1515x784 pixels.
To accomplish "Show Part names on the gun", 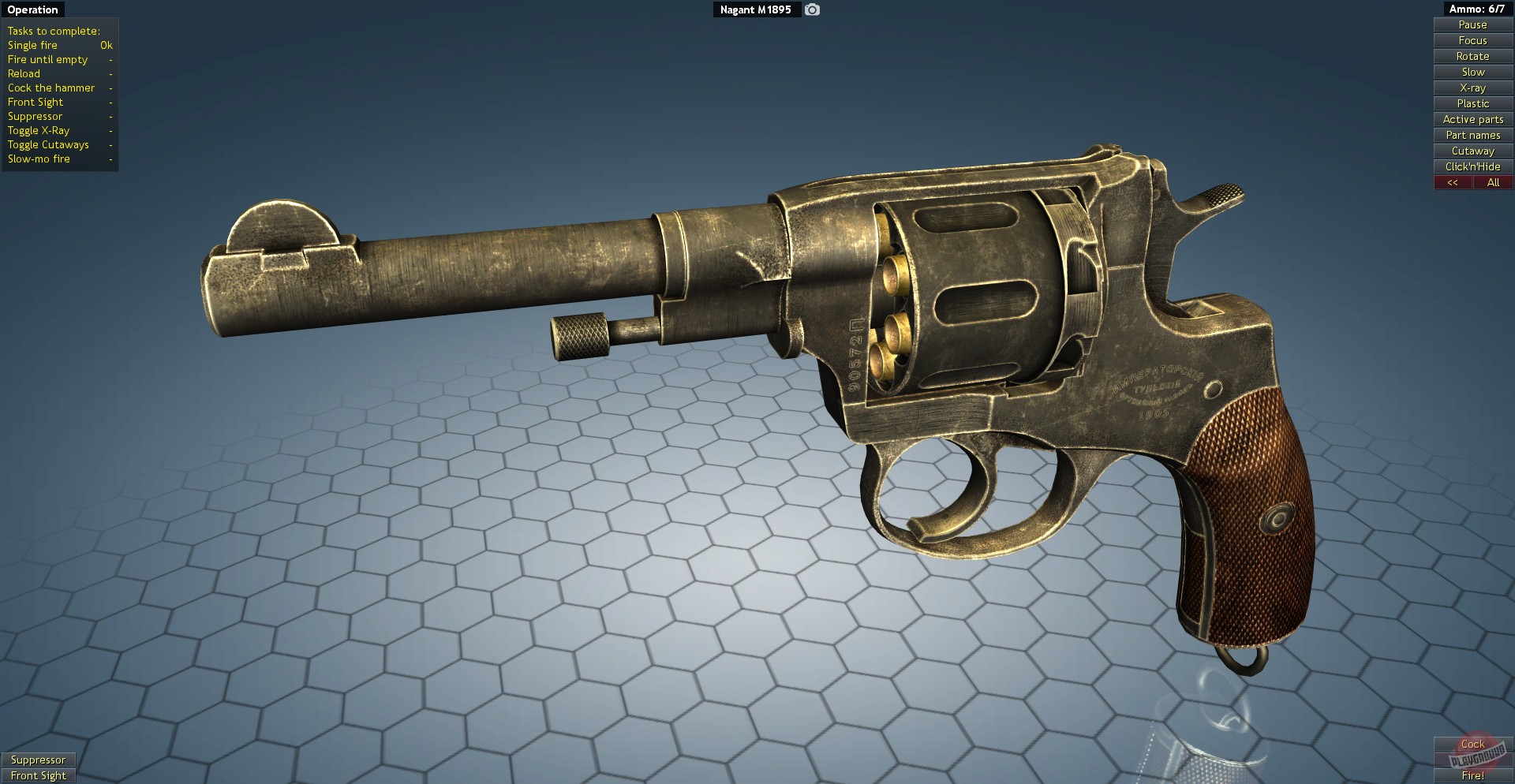I will pyautogui.click(x=1472, y=135).
